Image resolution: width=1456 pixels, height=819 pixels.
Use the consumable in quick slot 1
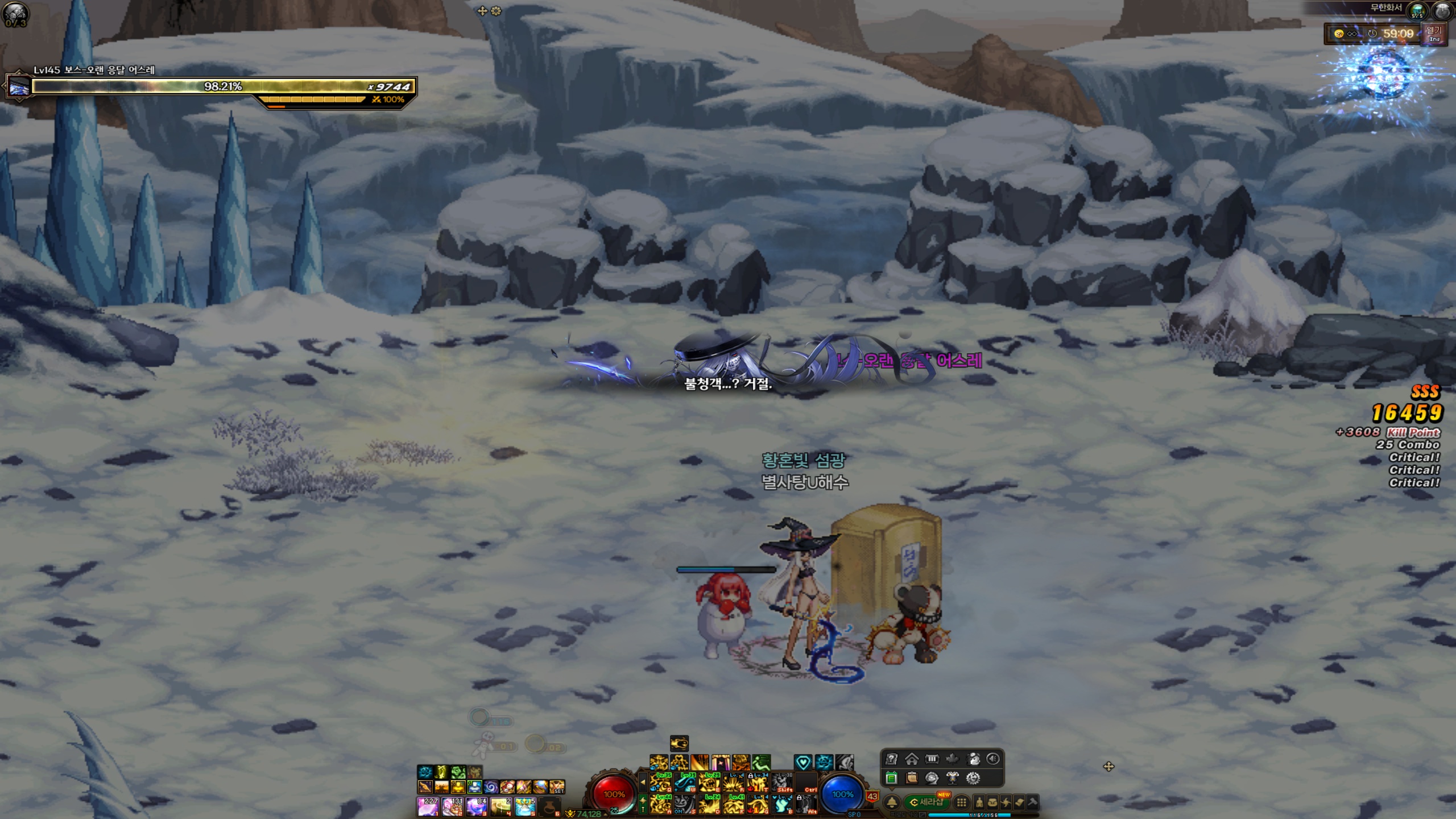(x=428, y=806)
